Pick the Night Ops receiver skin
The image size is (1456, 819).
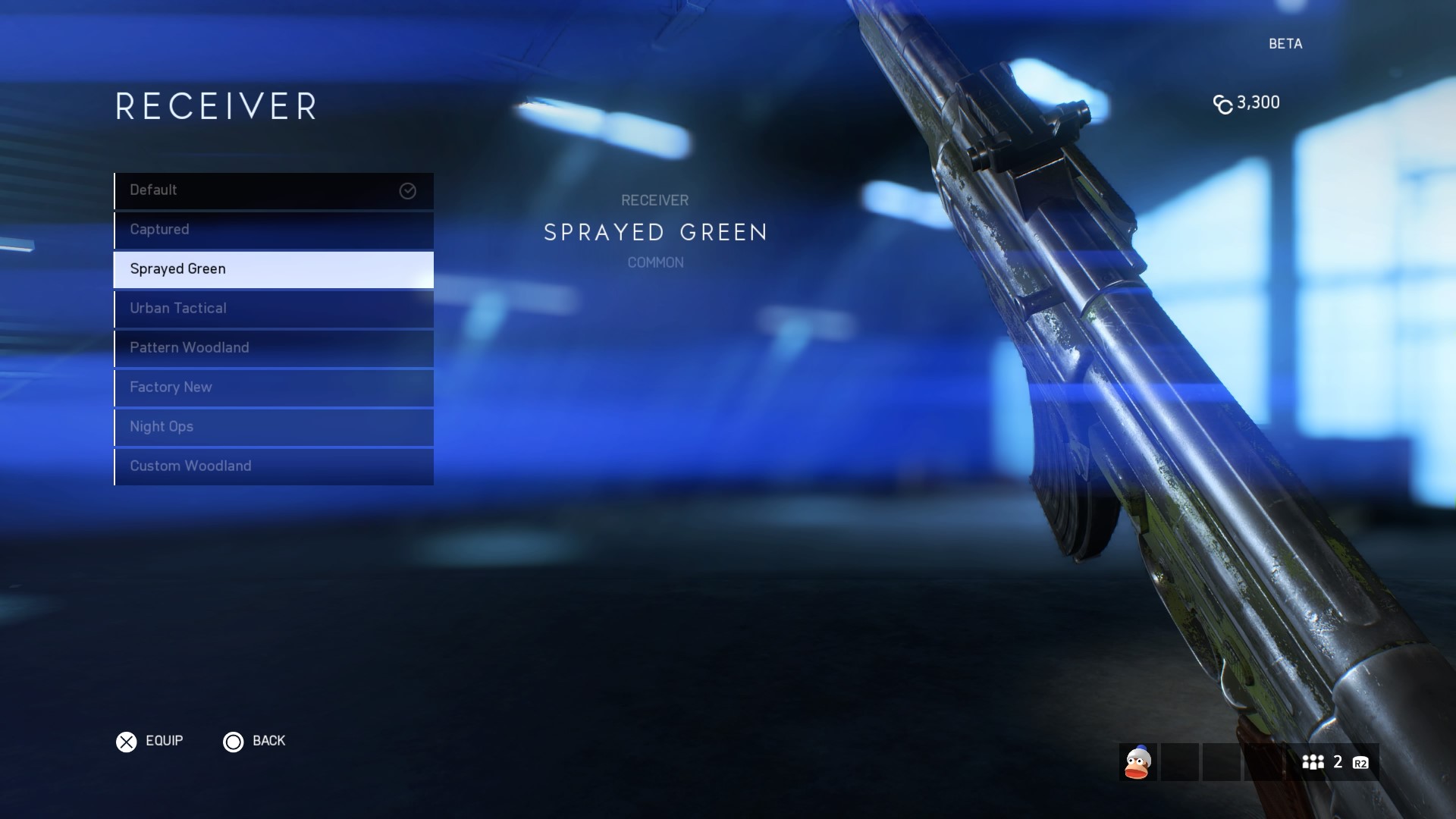(x=273, y=427)
